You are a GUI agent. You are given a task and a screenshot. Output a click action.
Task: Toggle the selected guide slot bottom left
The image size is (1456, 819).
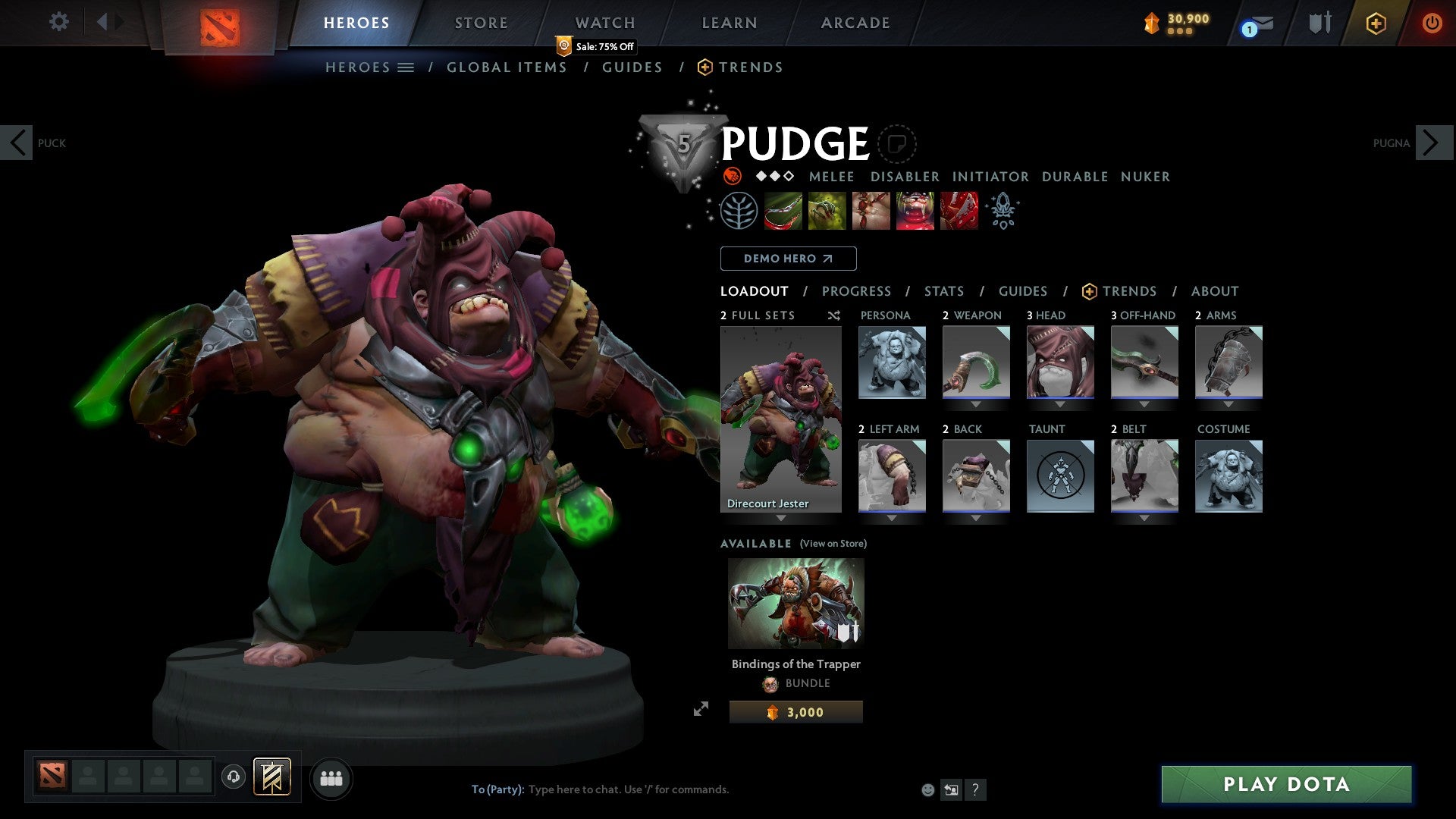coord(272,777)
